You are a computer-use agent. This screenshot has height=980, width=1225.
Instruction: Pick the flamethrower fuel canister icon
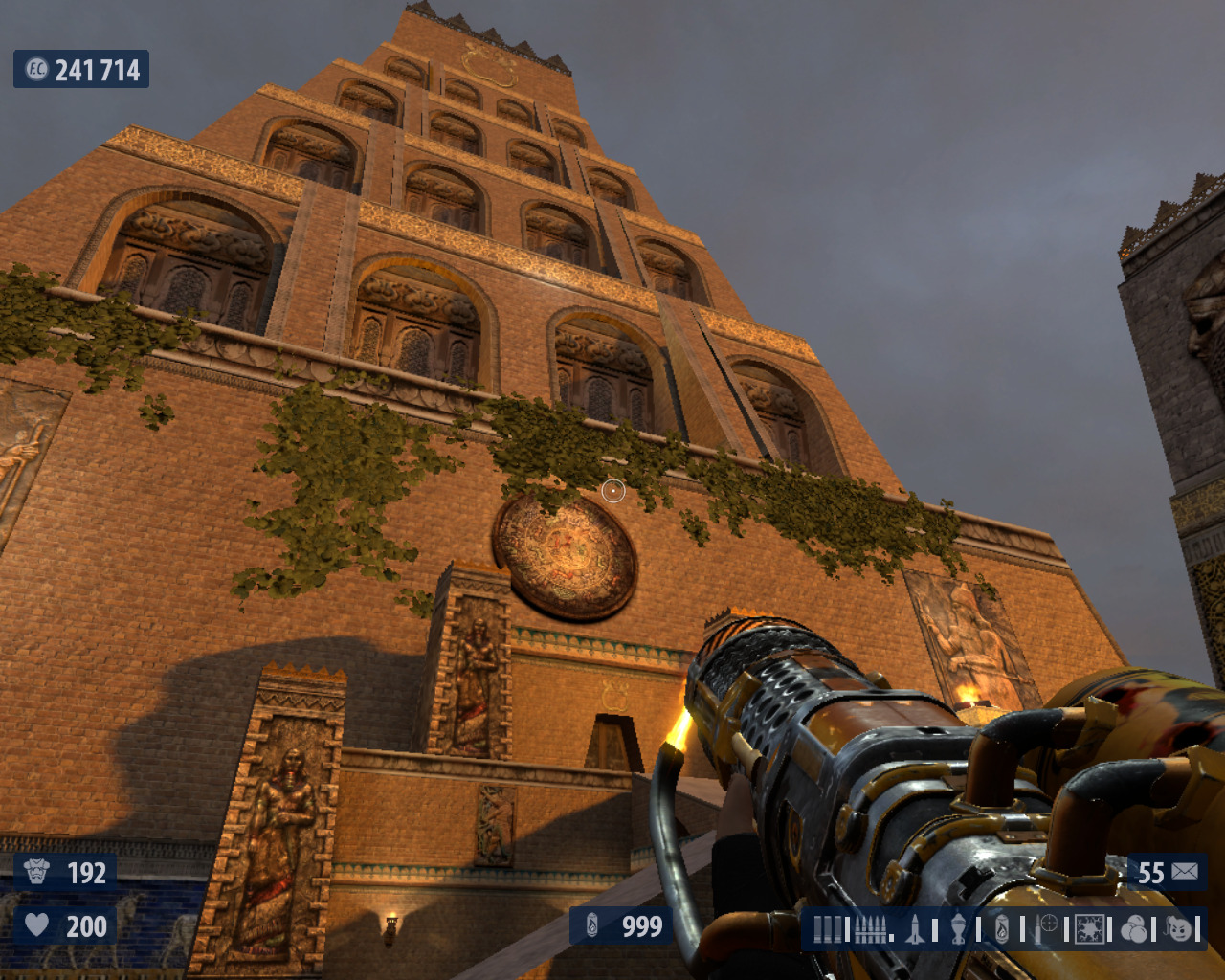pos(1001,928)
